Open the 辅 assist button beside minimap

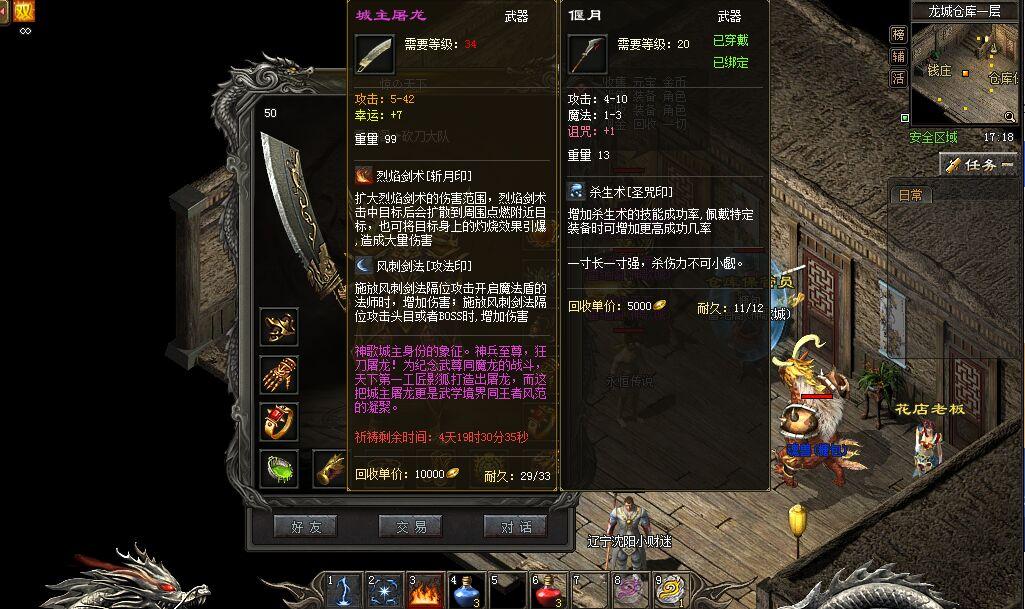point(898,56)
